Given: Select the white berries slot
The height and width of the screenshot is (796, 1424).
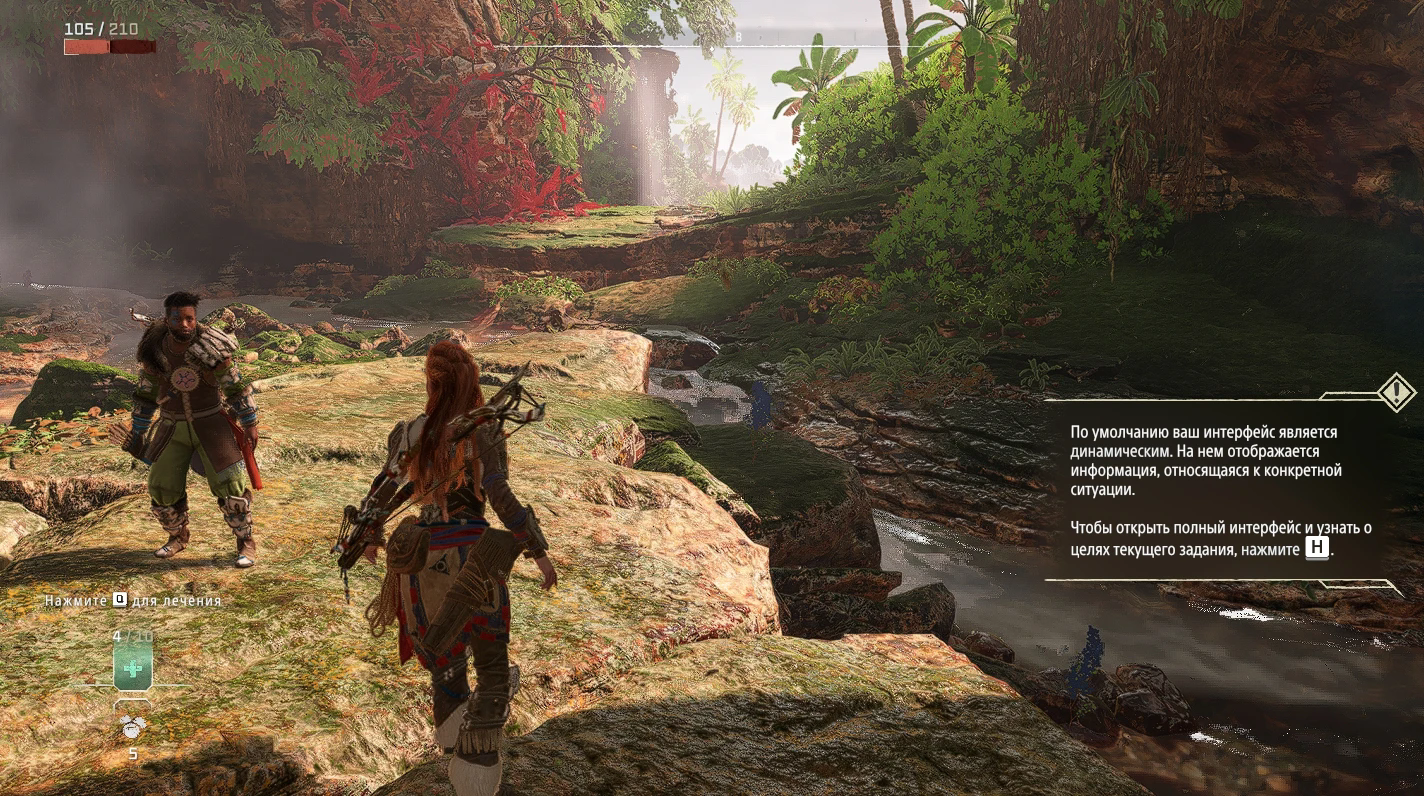Looking at the screenshot, I should point(133,728).
